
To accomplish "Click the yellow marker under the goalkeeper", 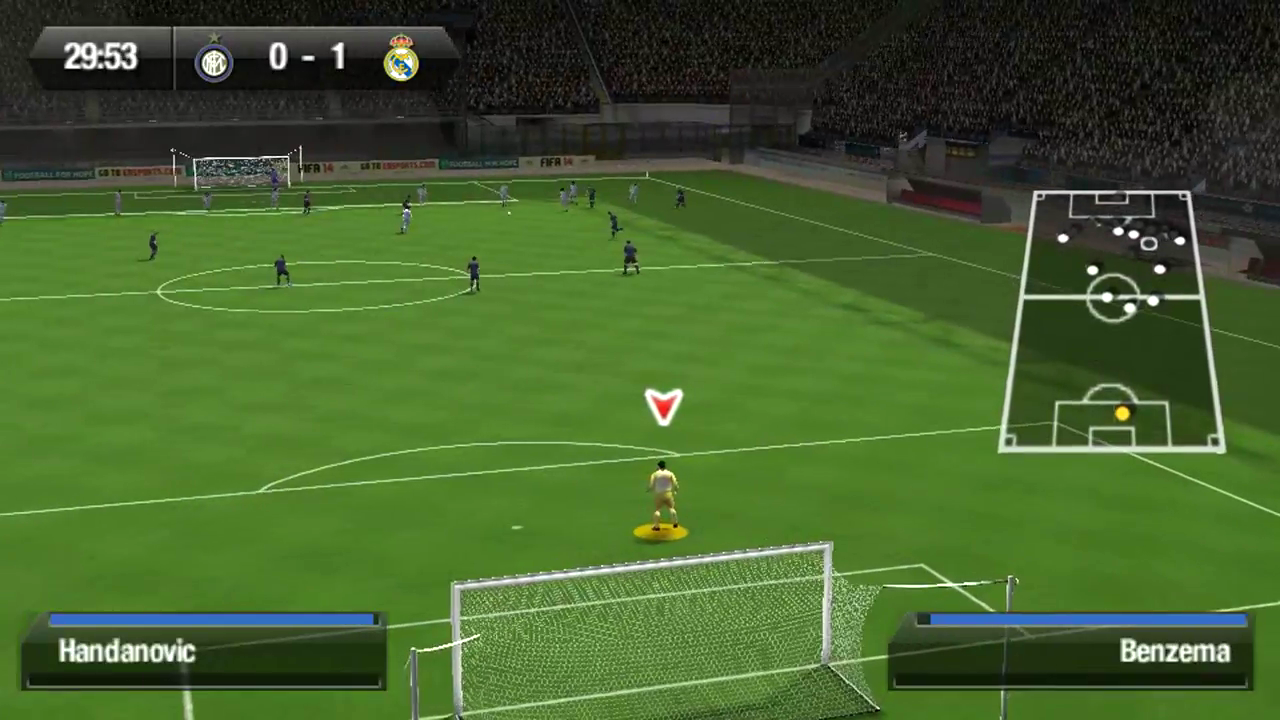I will 660,533.
